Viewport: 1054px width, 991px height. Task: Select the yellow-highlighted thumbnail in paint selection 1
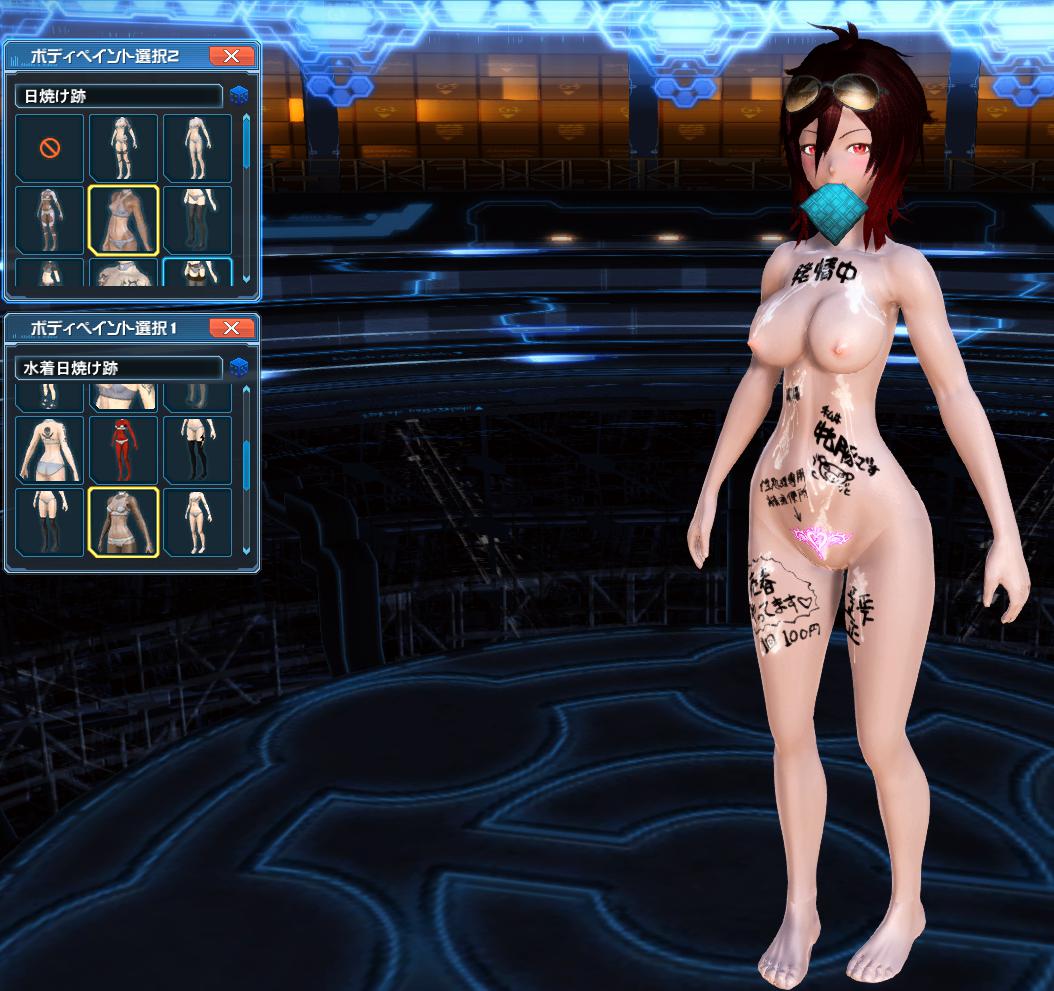pyautogui.click(x=124, y=521)
